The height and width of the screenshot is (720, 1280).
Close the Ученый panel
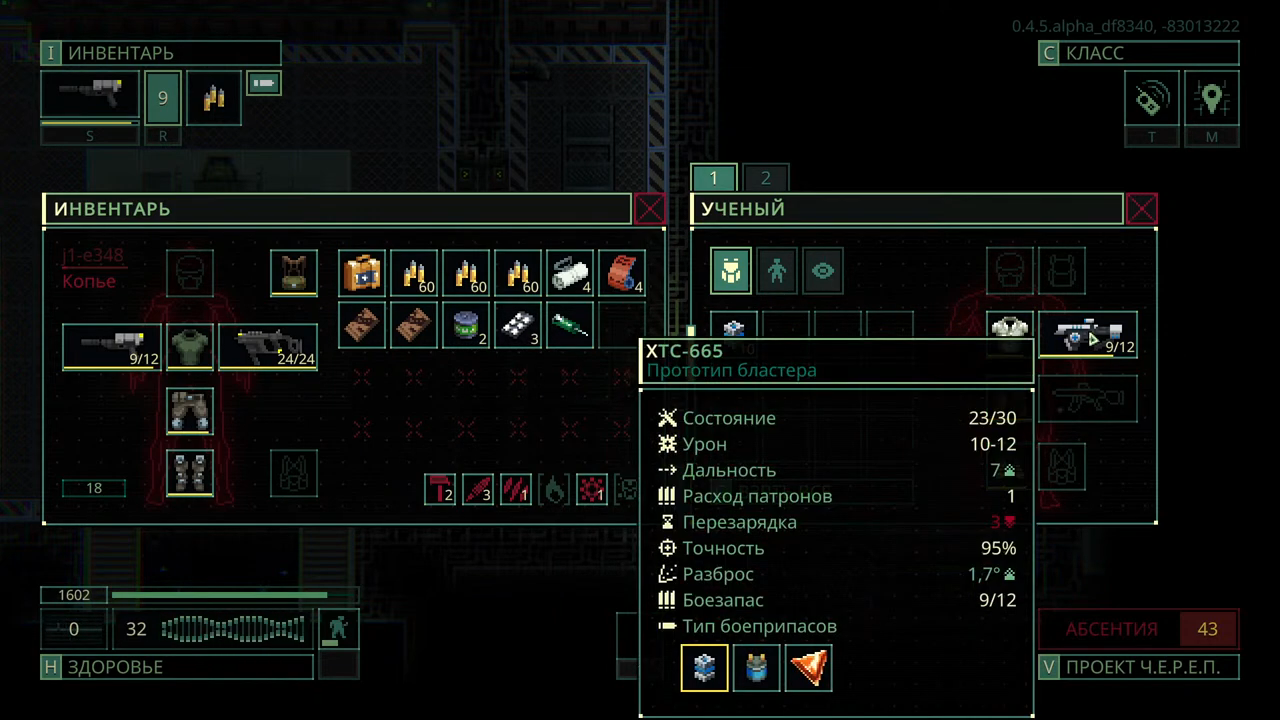click(x=1141, y=209)
